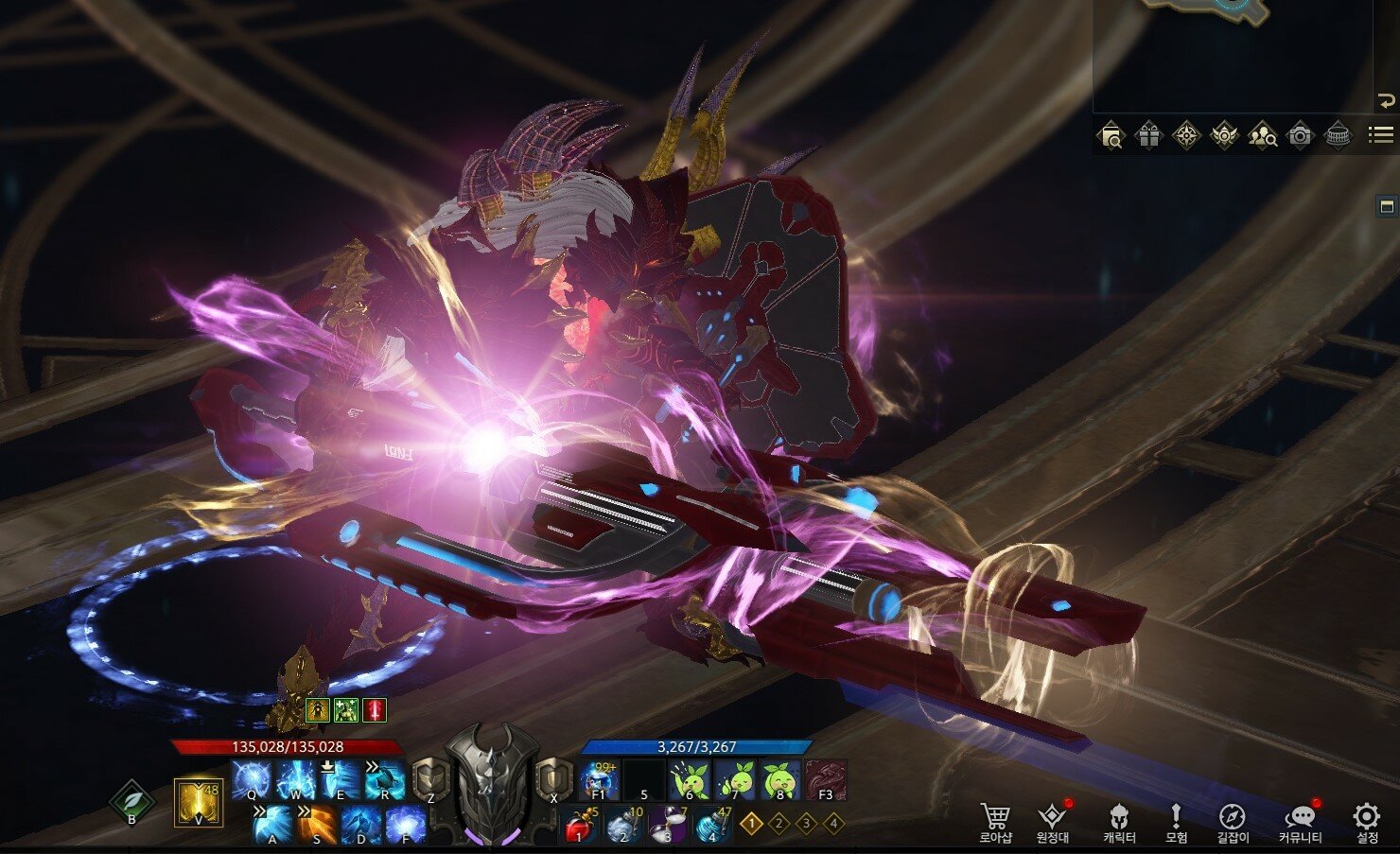The height and width of the screenshot is (854, 1400).
Task: Use the waving sprout emote in slot 6
Action: point(689,781)
